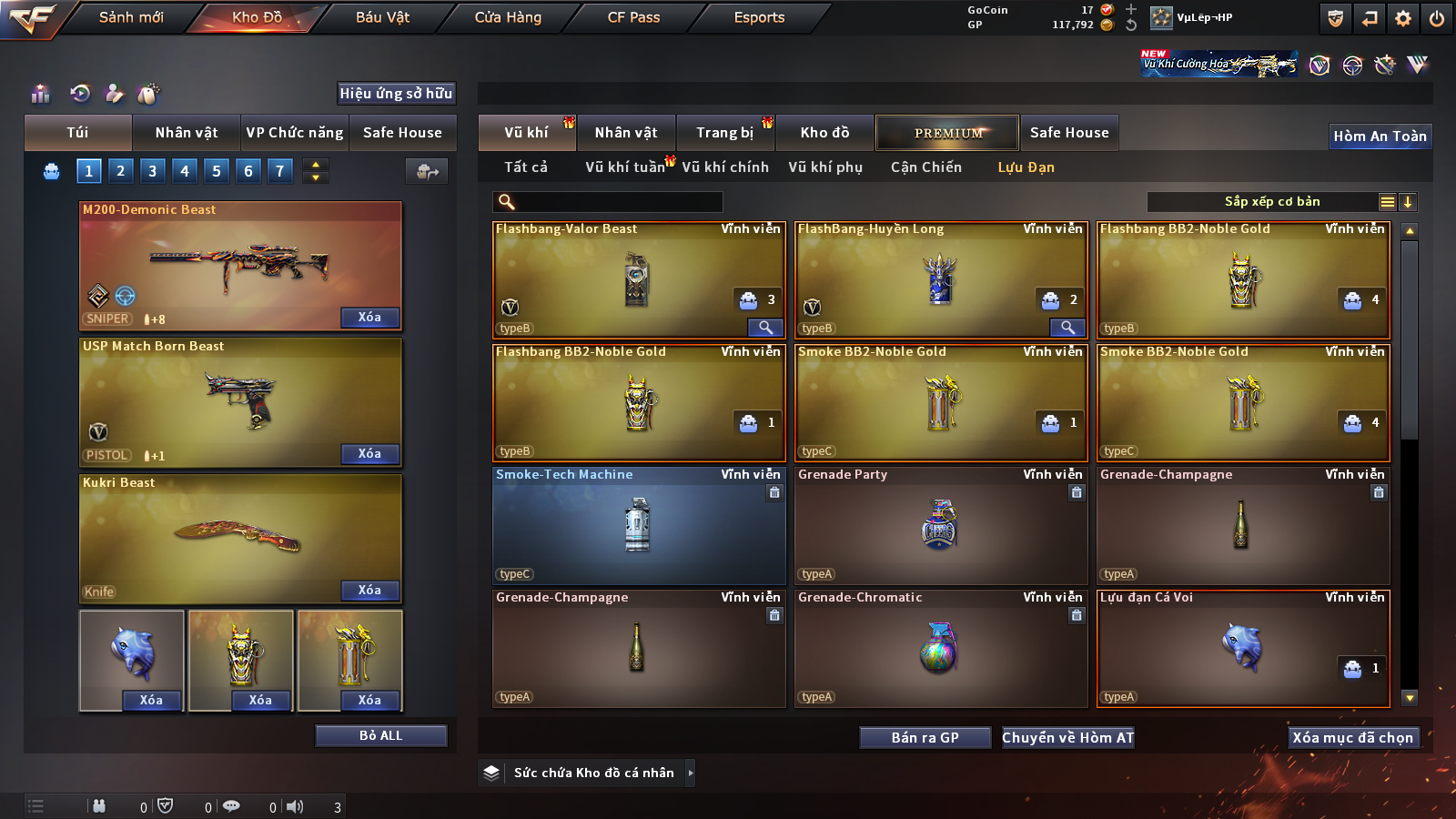Select bag slot number 3
The height and width of the screenshot is (819, 1456).
(x=152, y=171)
